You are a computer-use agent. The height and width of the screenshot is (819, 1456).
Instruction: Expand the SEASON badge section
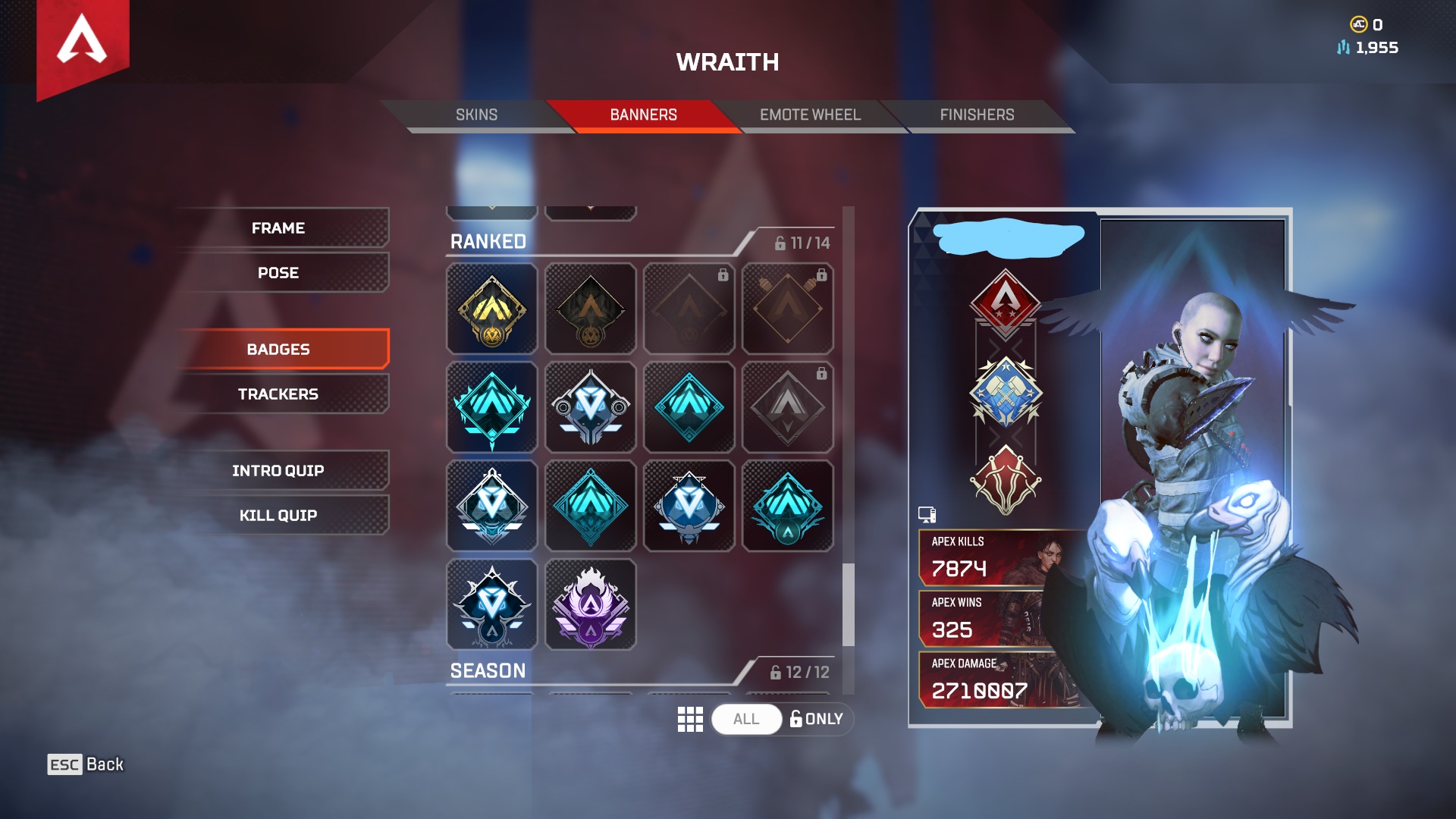coord(488,670)
